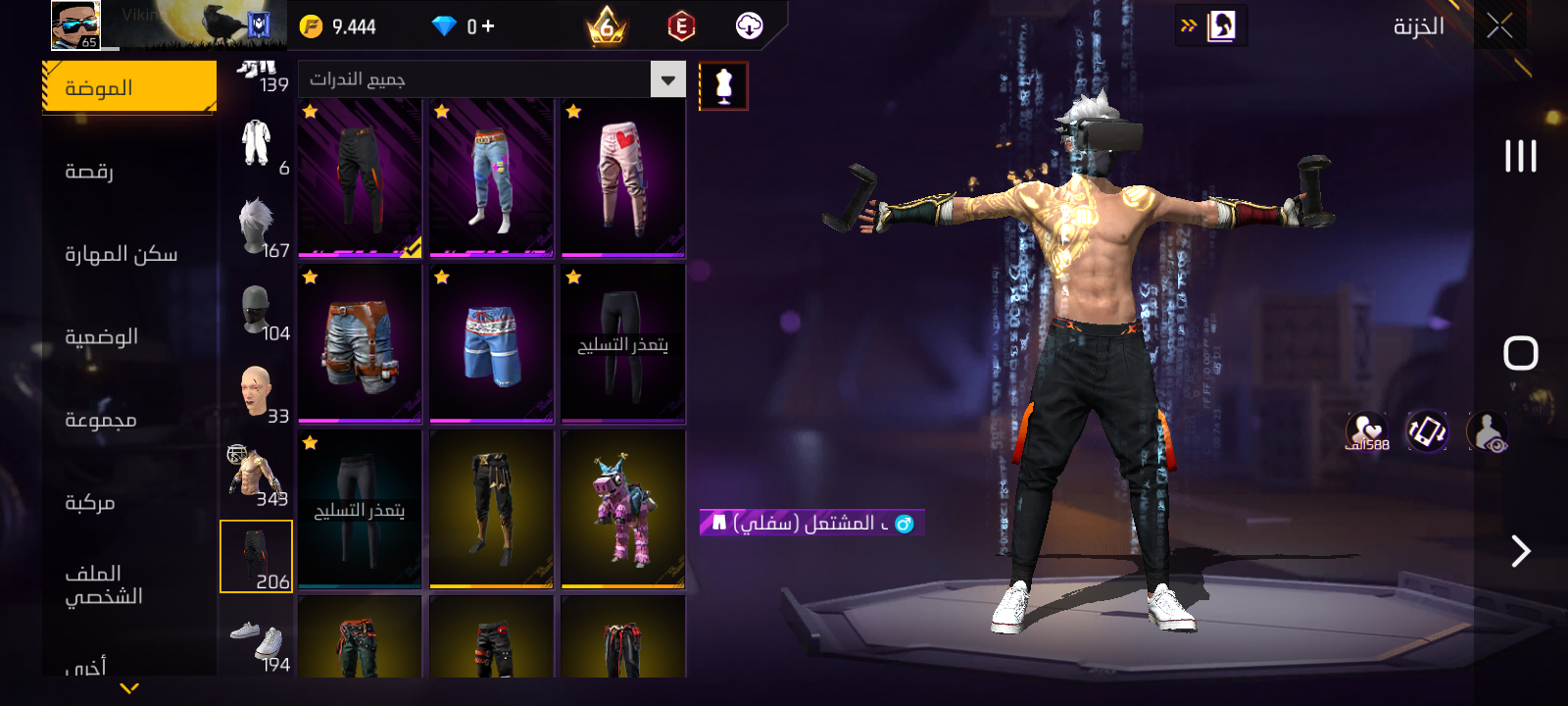Close the vault screen with X

pyautogui.click(x=1499, y=26)
